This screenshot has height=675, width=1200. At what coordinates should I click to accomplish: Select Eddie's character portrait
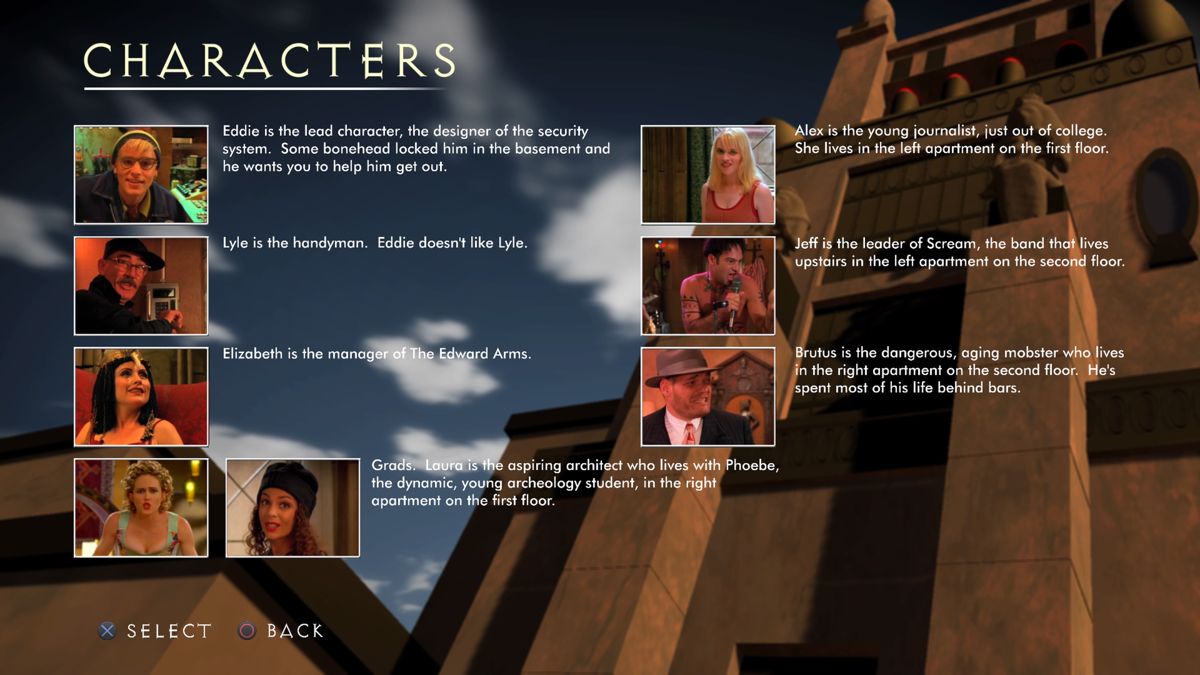[x=141, y=174]
